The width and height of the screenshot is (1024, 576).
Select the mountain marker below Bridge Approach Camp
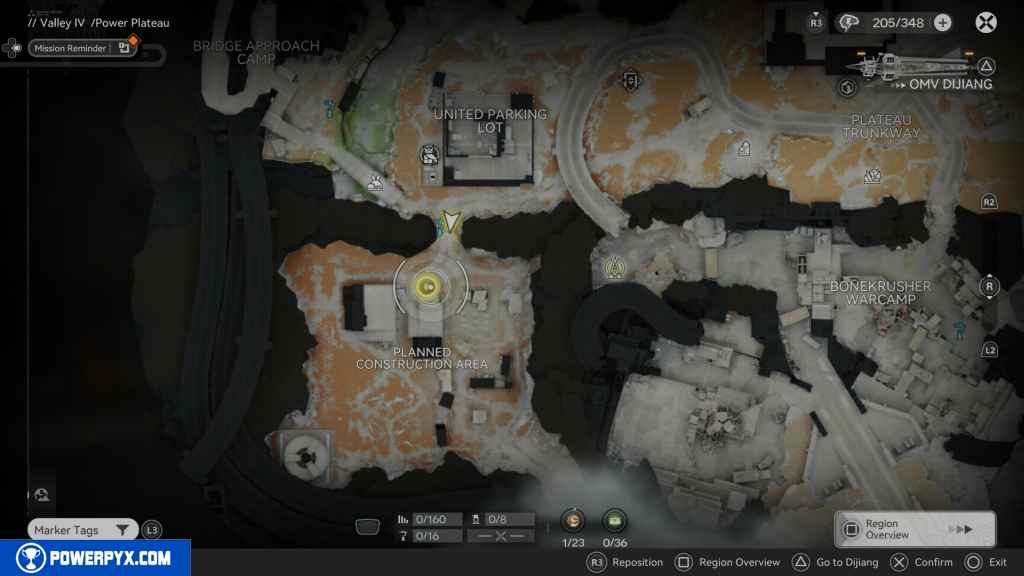pos(375,183)
